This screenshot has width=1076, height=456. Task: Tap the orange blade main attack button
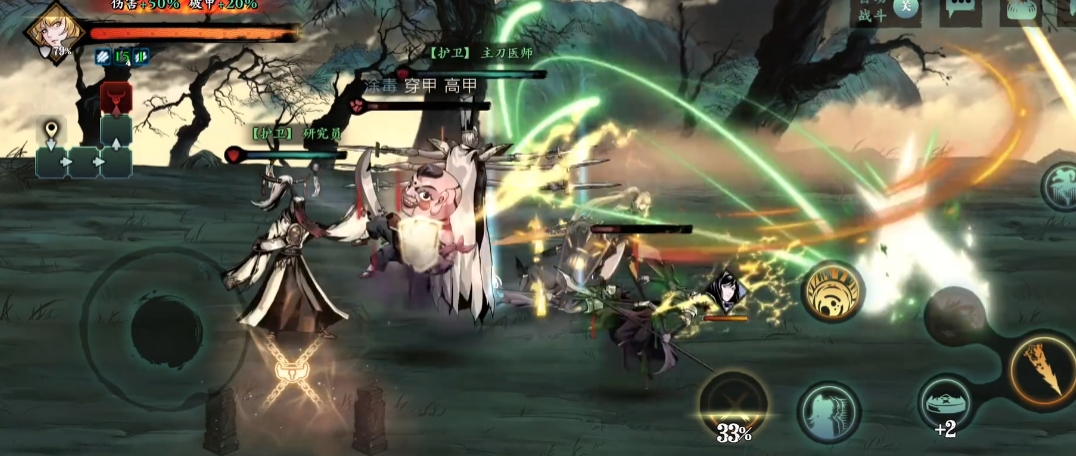tap(1041, 369)
